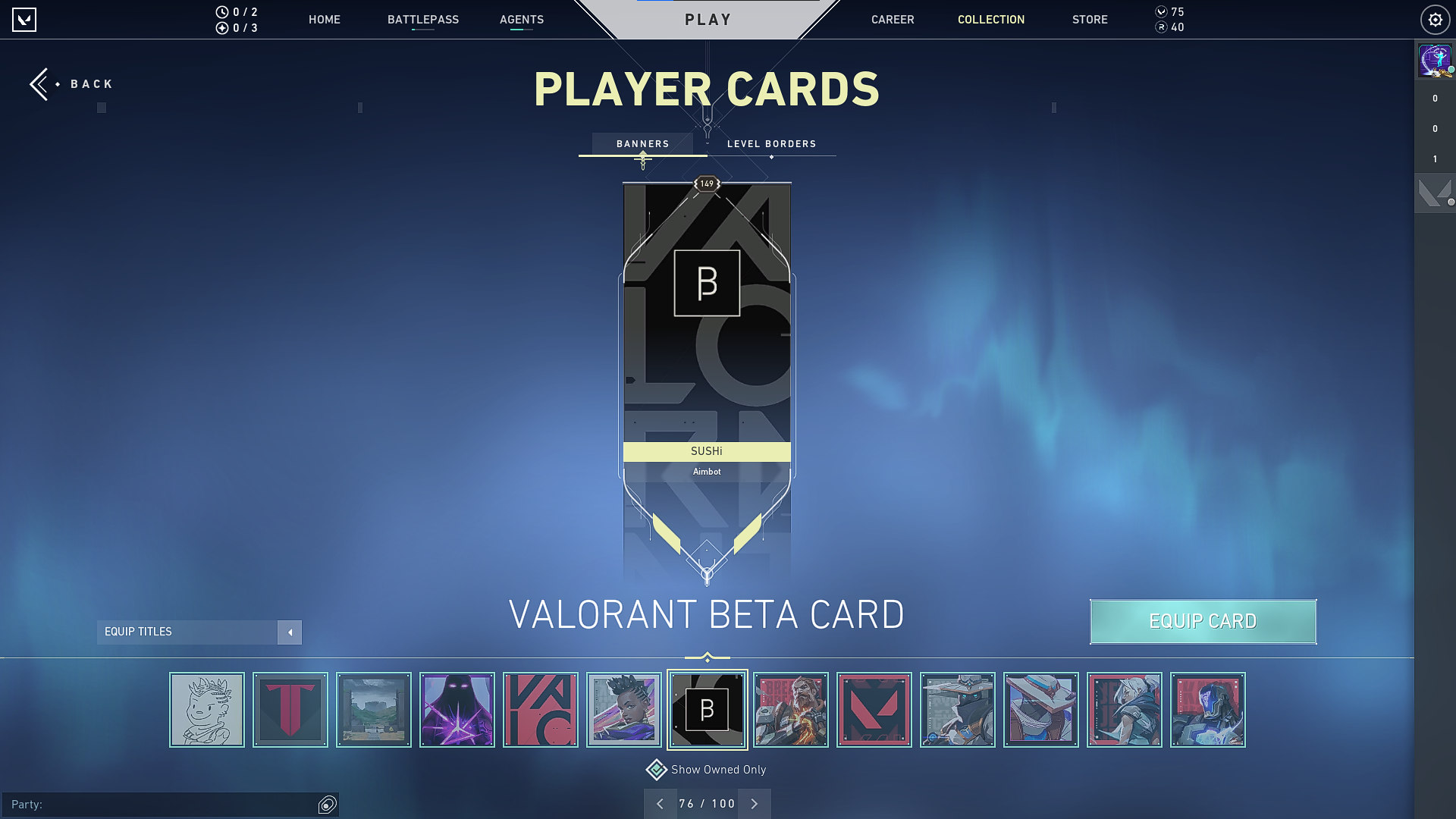Expand the Equip Titles panel
Viewport: 1456px width, 819px height.
pyautogui.click(x=290, y=632)
